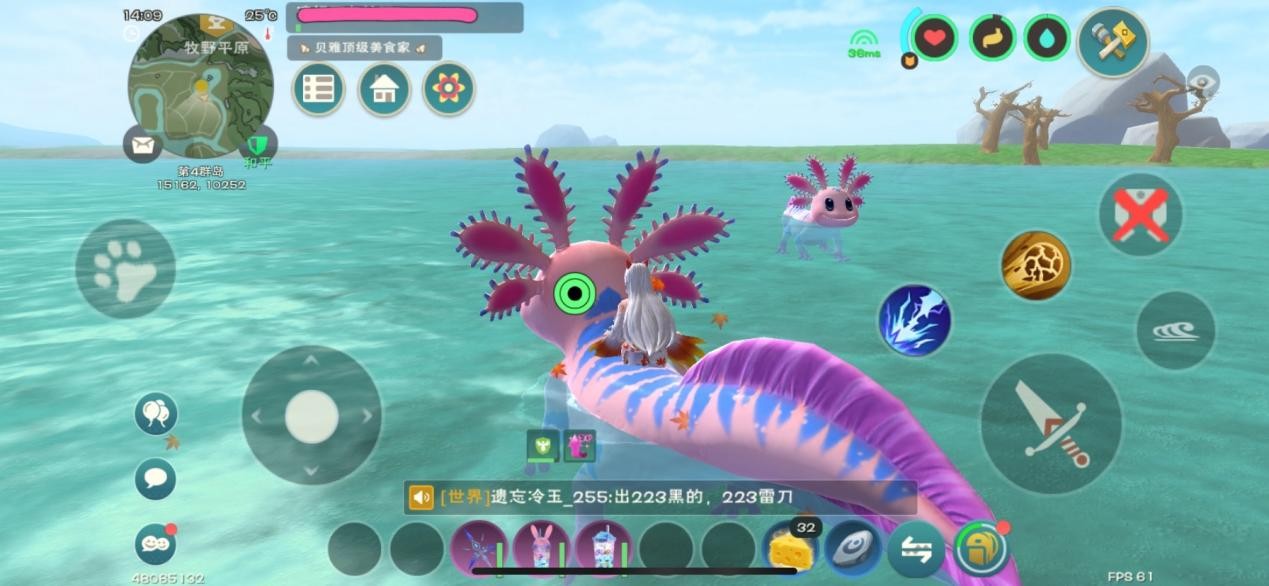Open the mail envelope icon
The width and height of the screenshot is (1269, 586).
coord(142,145)
